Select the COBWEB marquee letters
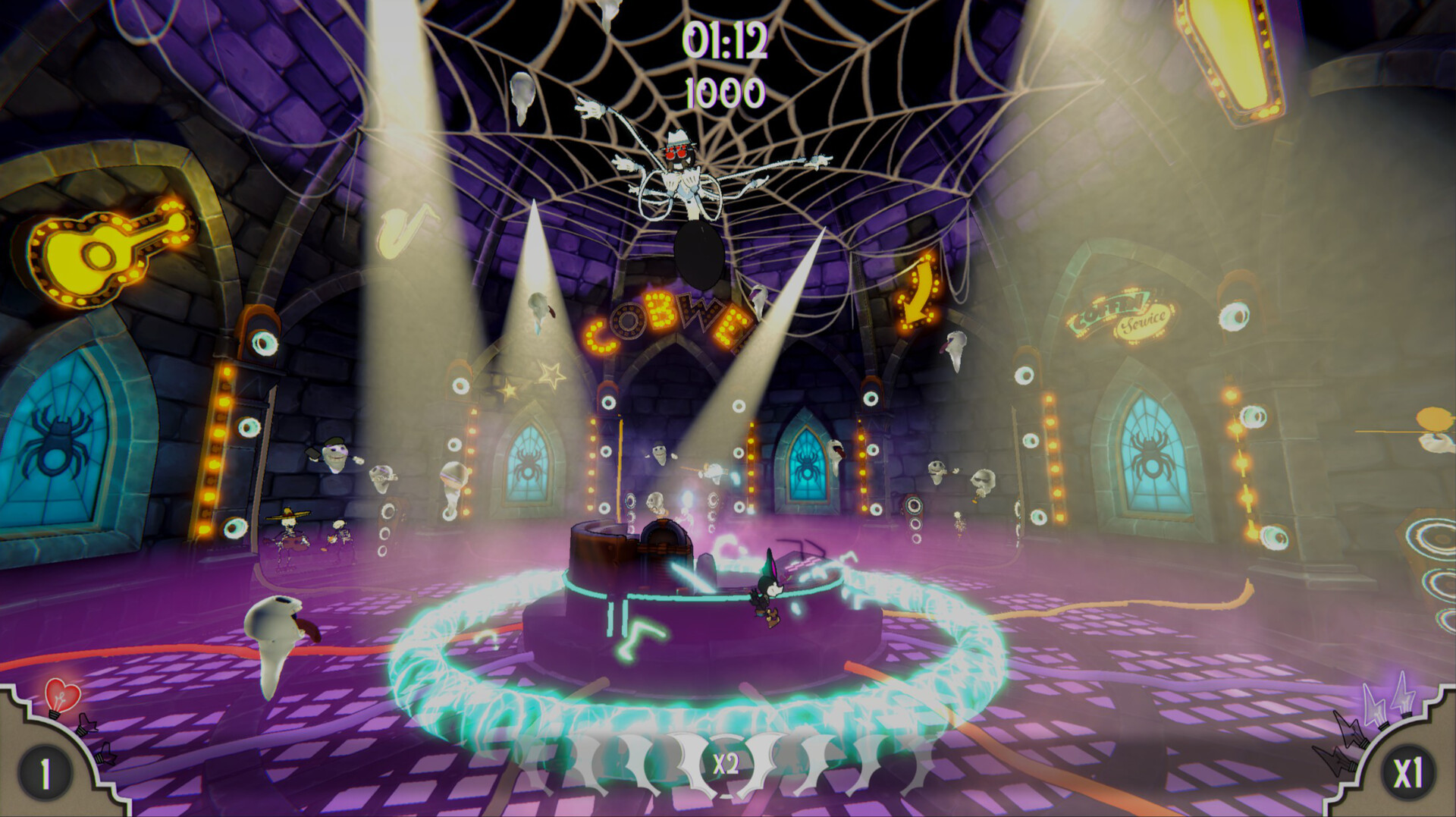This screenshot has height=817, width=1456. 666,324
